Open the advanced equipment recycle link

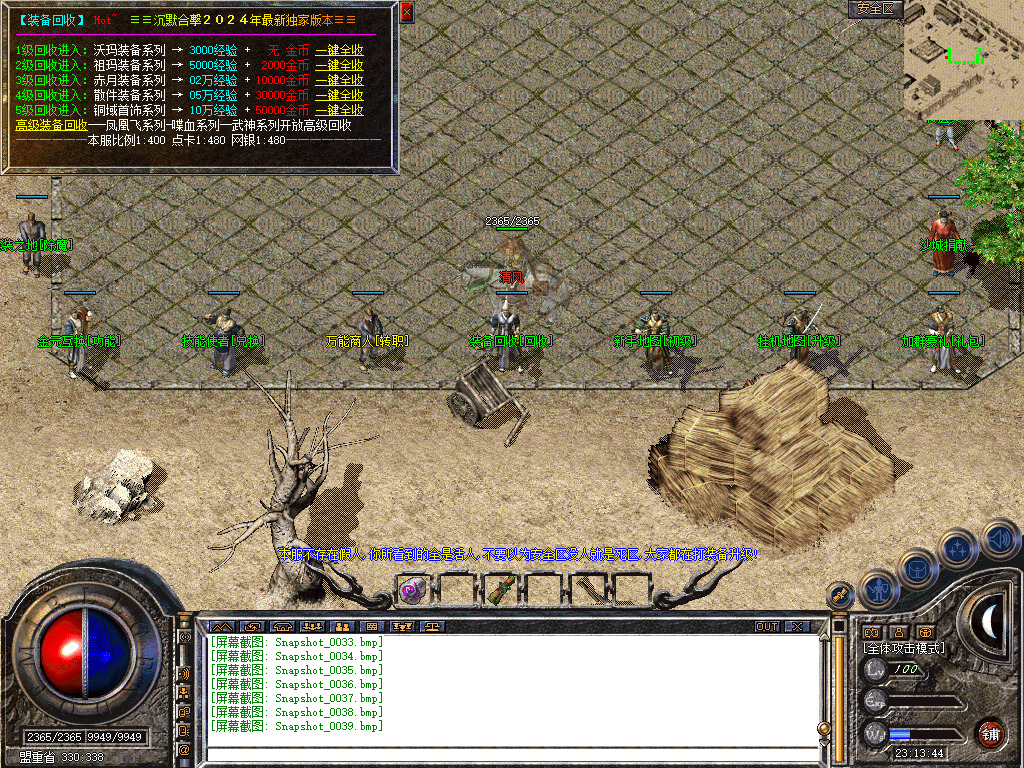click(x=51, y=125)
